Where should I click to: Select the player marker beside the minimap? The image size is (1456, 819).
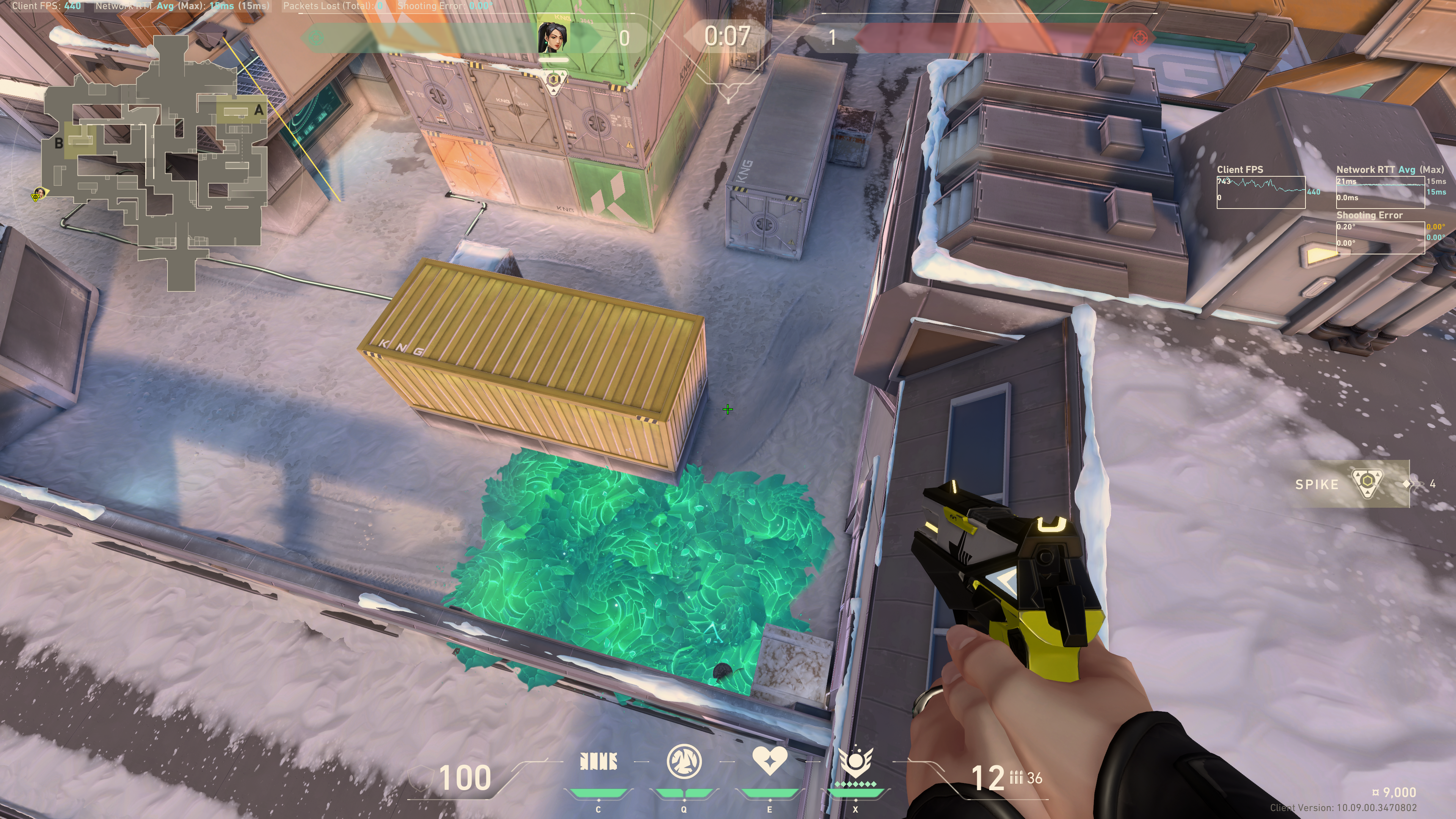click(39, 194)
